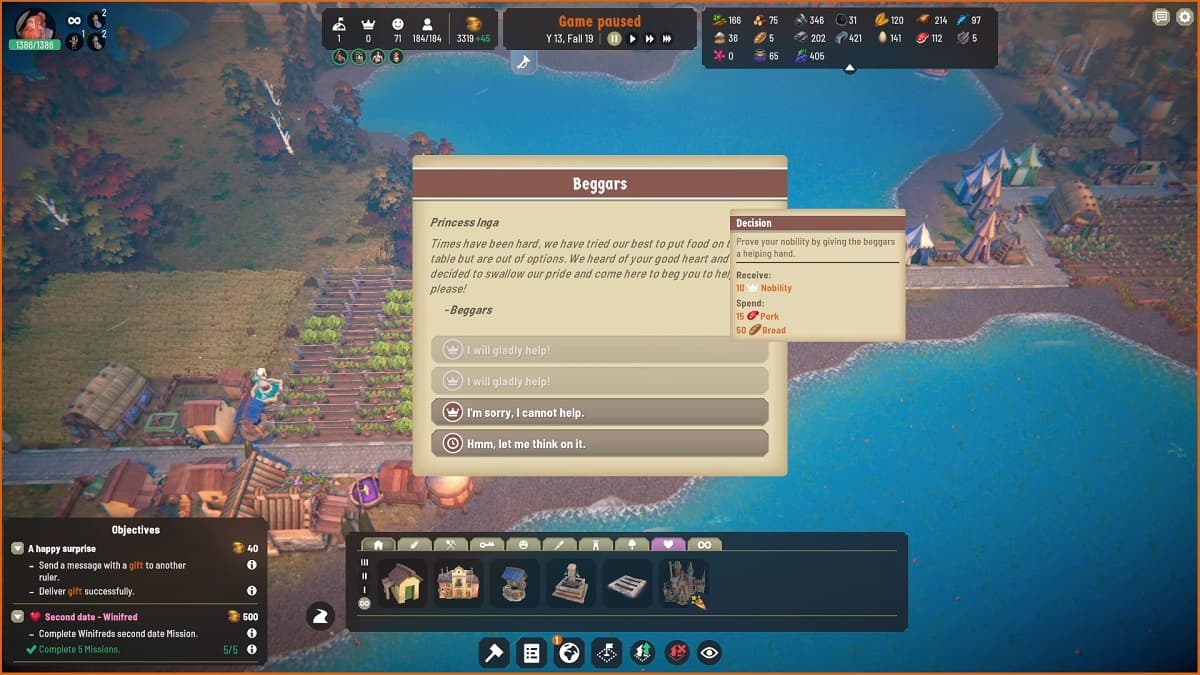Open the message log speech-bubble icon

pyautogui.click(x=1161, y=17)
